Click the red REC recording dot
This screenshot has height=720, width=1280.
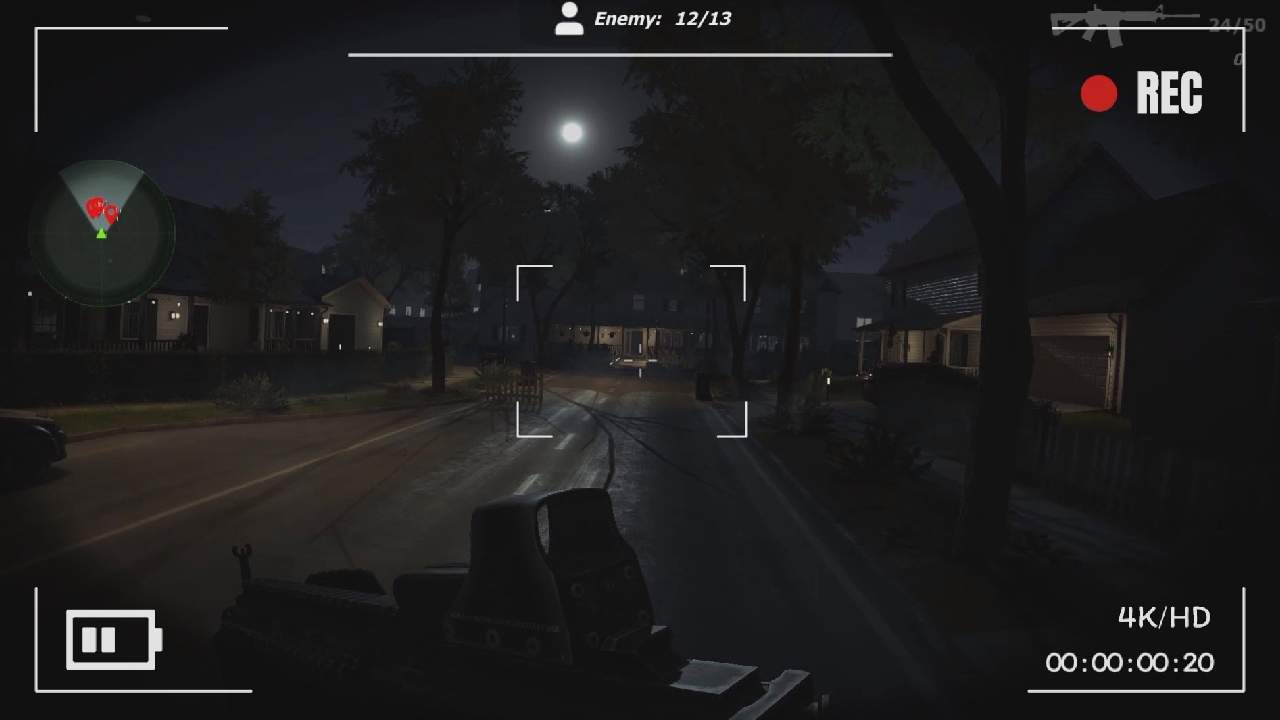1098,93
